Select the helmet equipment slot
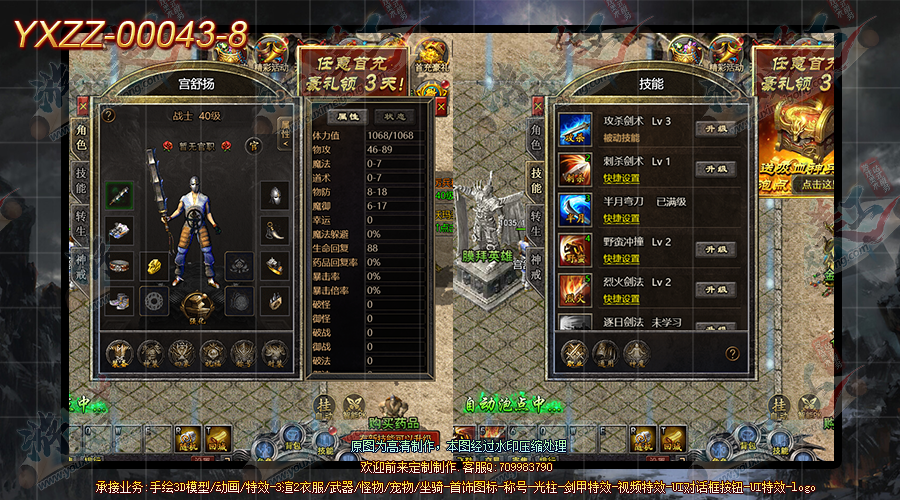Image resolution: width=900 pixels, height=500 pixels. click(274, 195)
